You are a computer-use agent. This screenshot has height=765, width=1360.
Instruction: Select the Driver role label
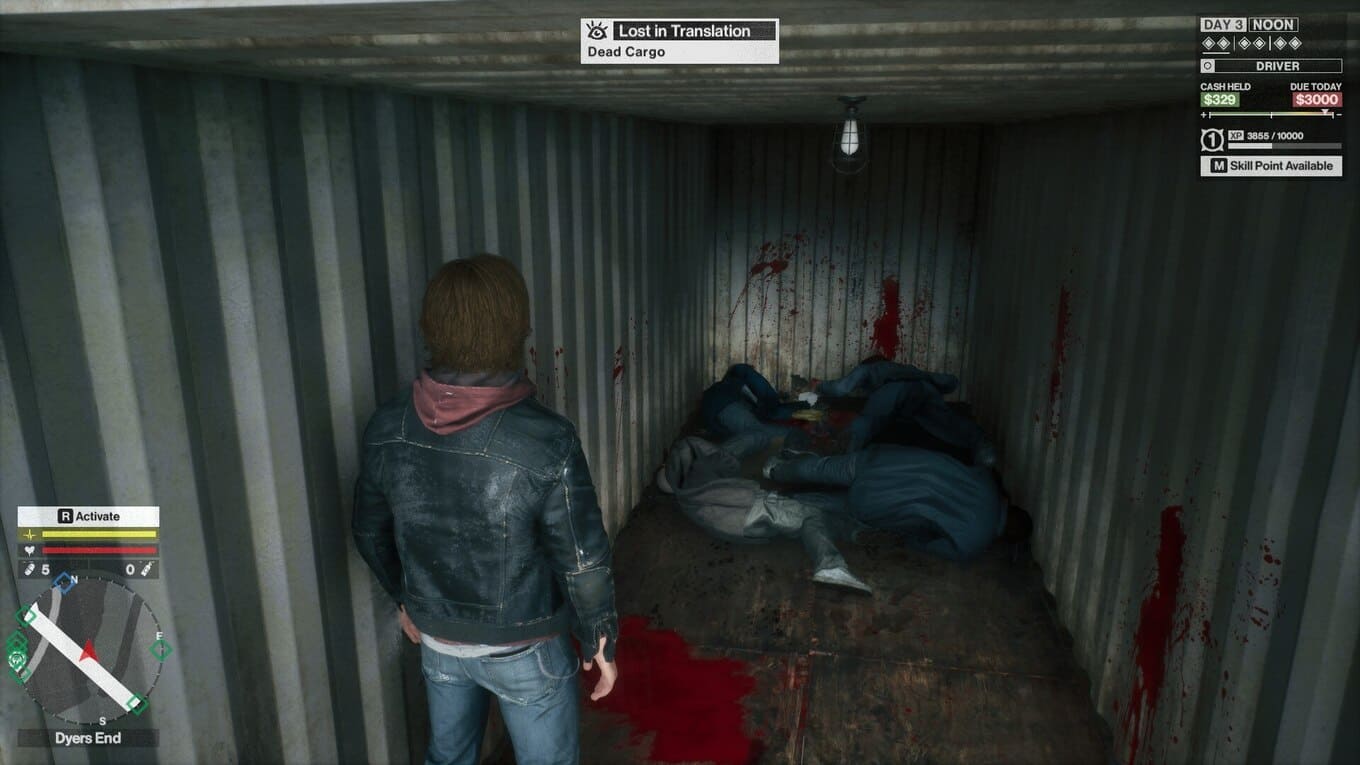tap(1271, 66)
